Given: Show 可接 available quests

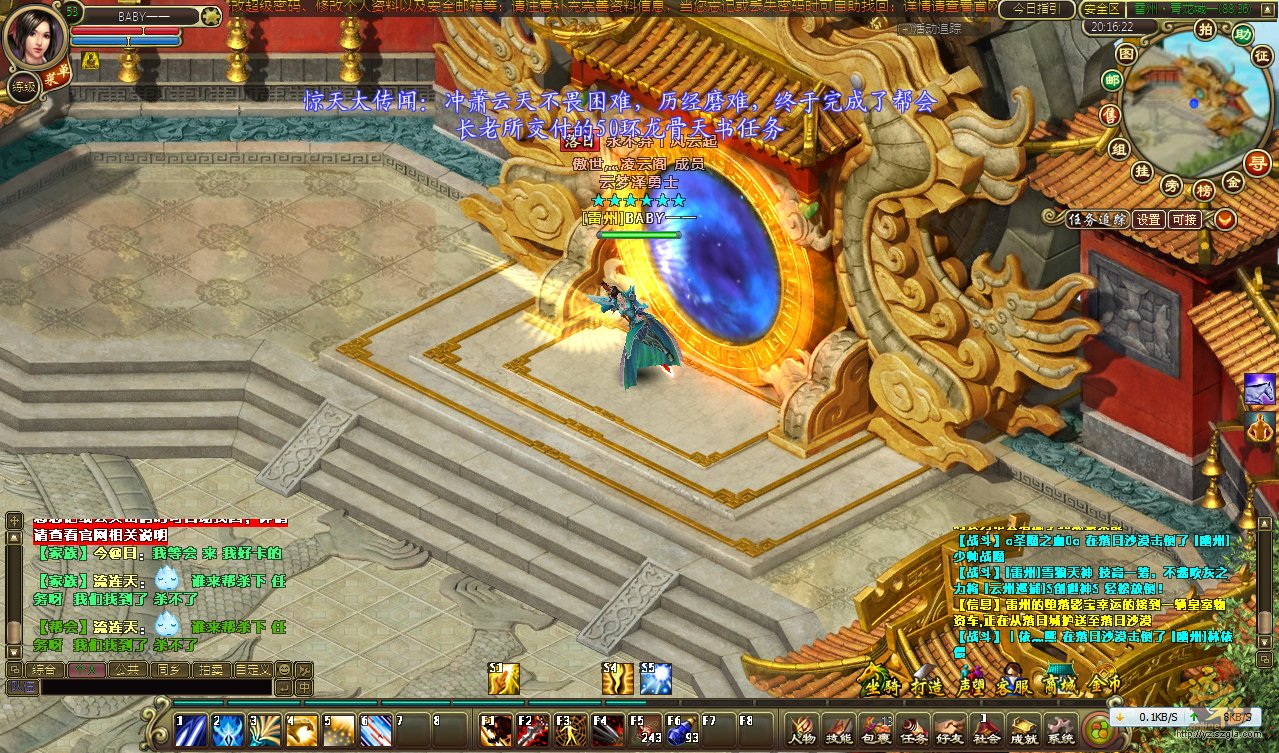Looking at the screenshot, I should (1185, 219).
